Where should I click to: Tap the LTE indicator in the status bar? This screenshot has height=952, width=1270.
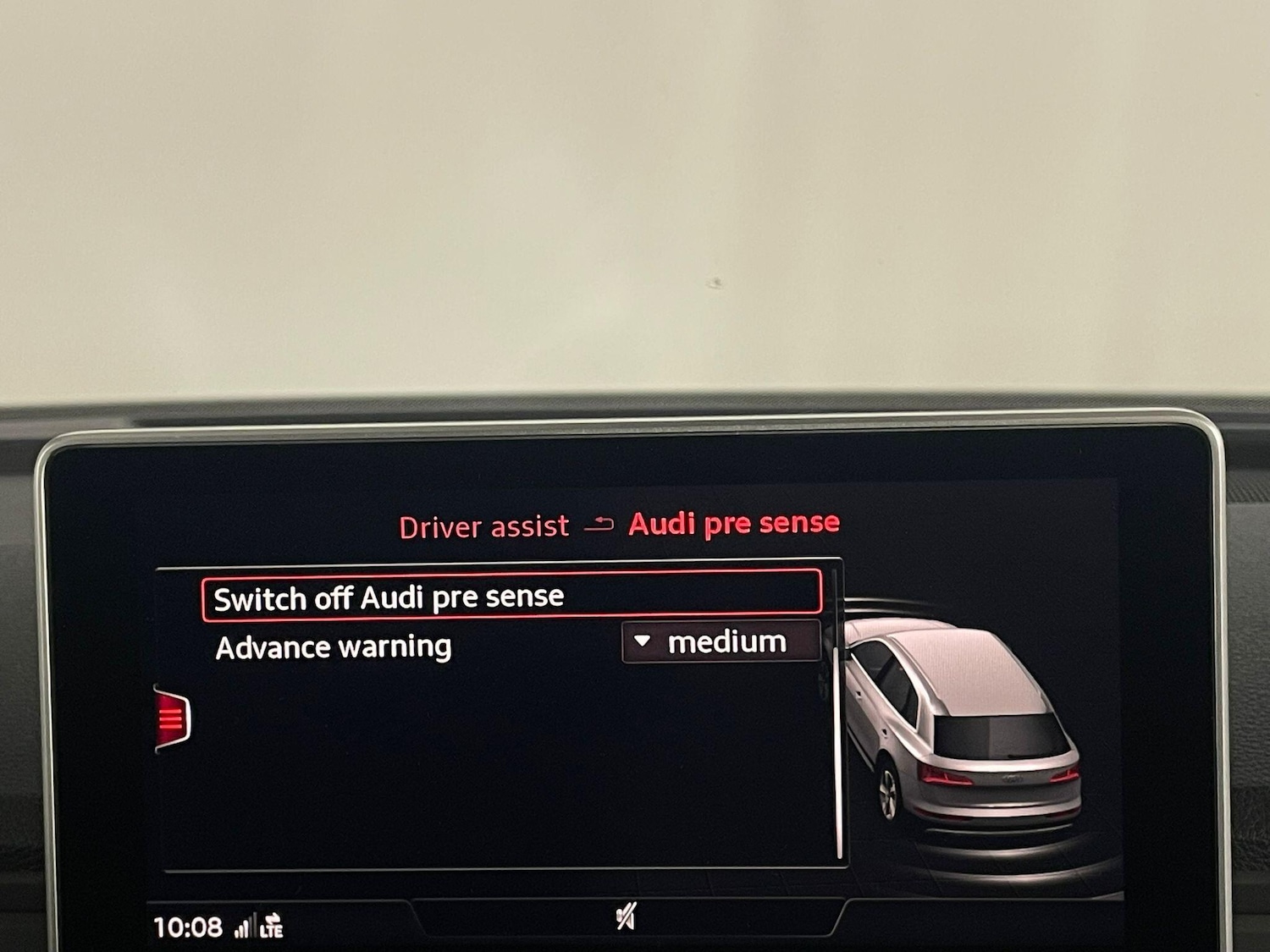pos(273,928)
